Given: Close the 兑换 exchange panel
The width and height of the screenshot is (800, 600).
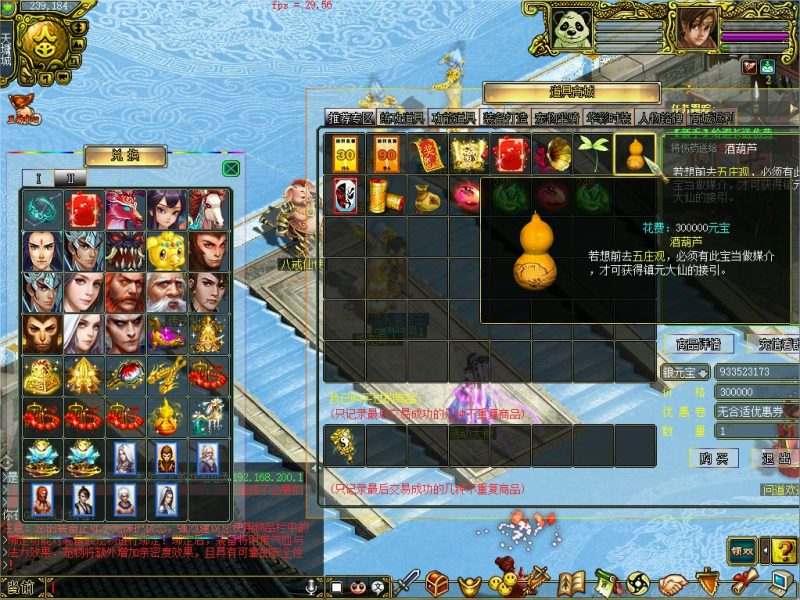Looking at the screenshot, I should (230, 169).
